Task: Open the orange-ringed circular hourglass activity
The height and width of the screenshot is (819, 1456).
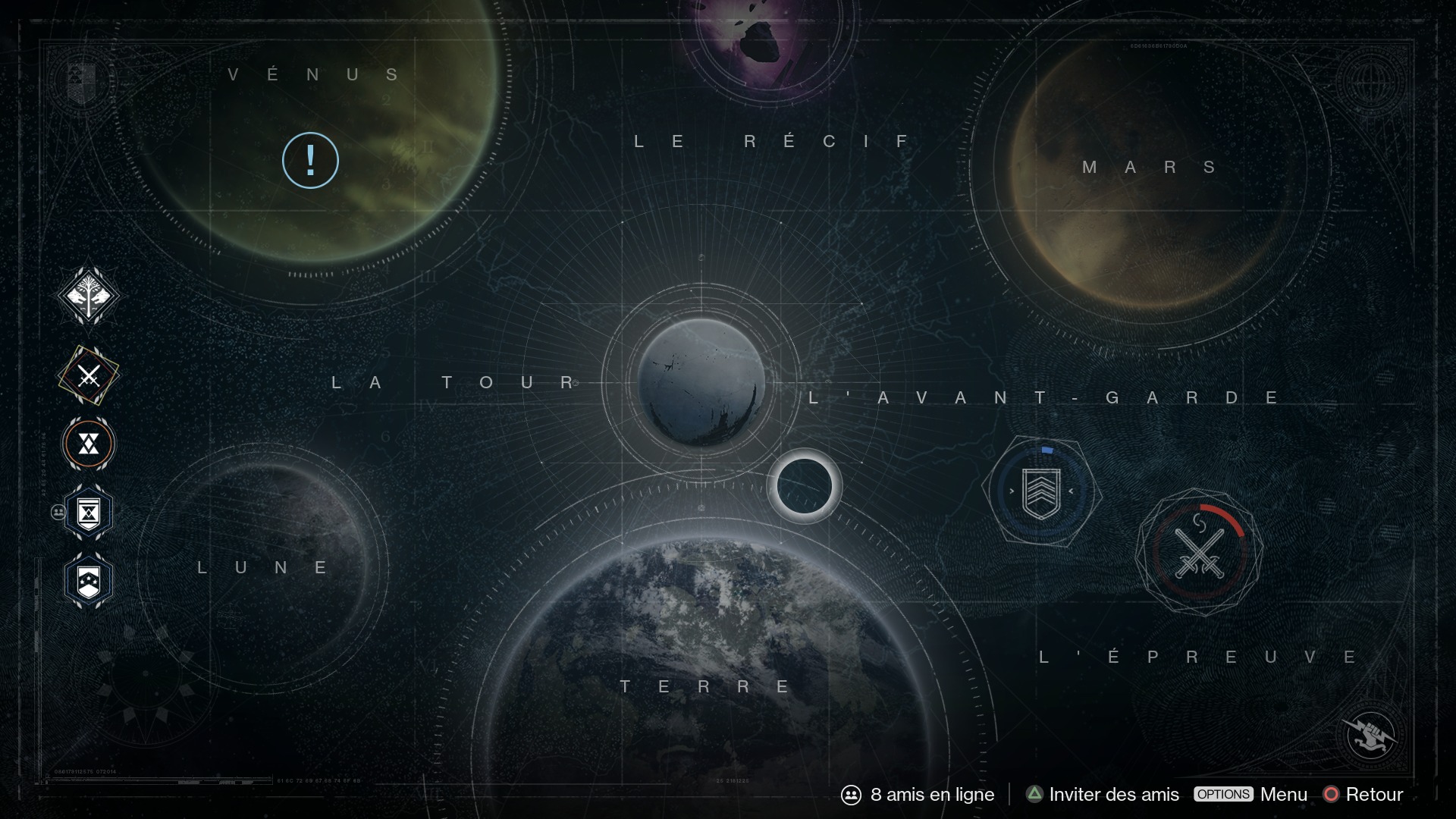Action: (x=89, y=444)
